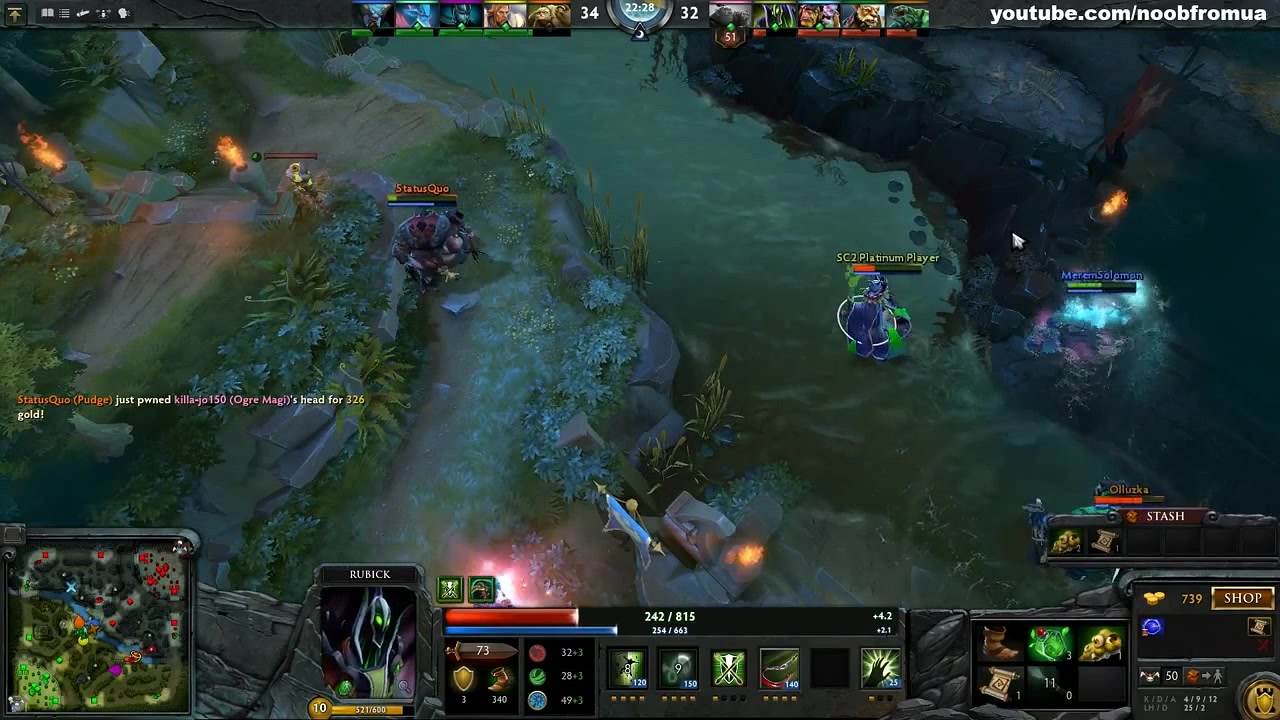Viewport: 1280px width, 720px height.
Task: Use Spell Steal, Rubick's ultimate ability
Action: click(x=880, y=668)
